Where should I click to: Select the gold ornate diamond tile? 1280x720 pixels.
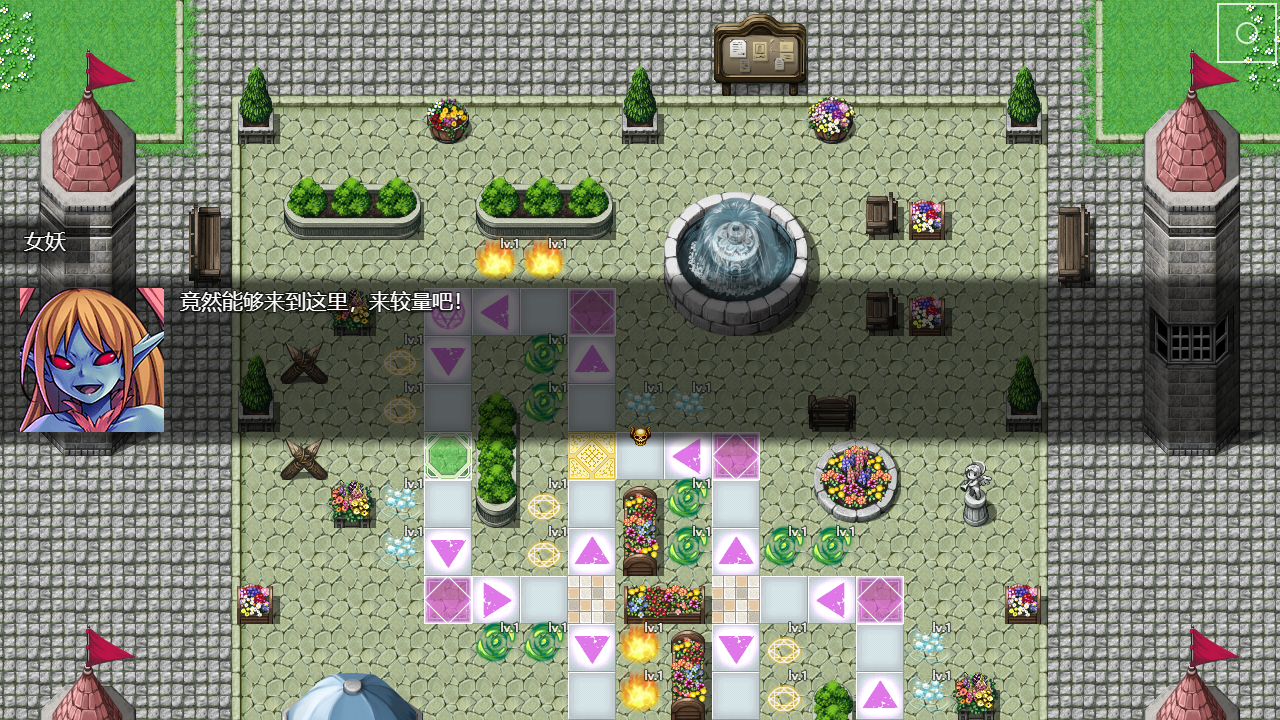[592, 457]
